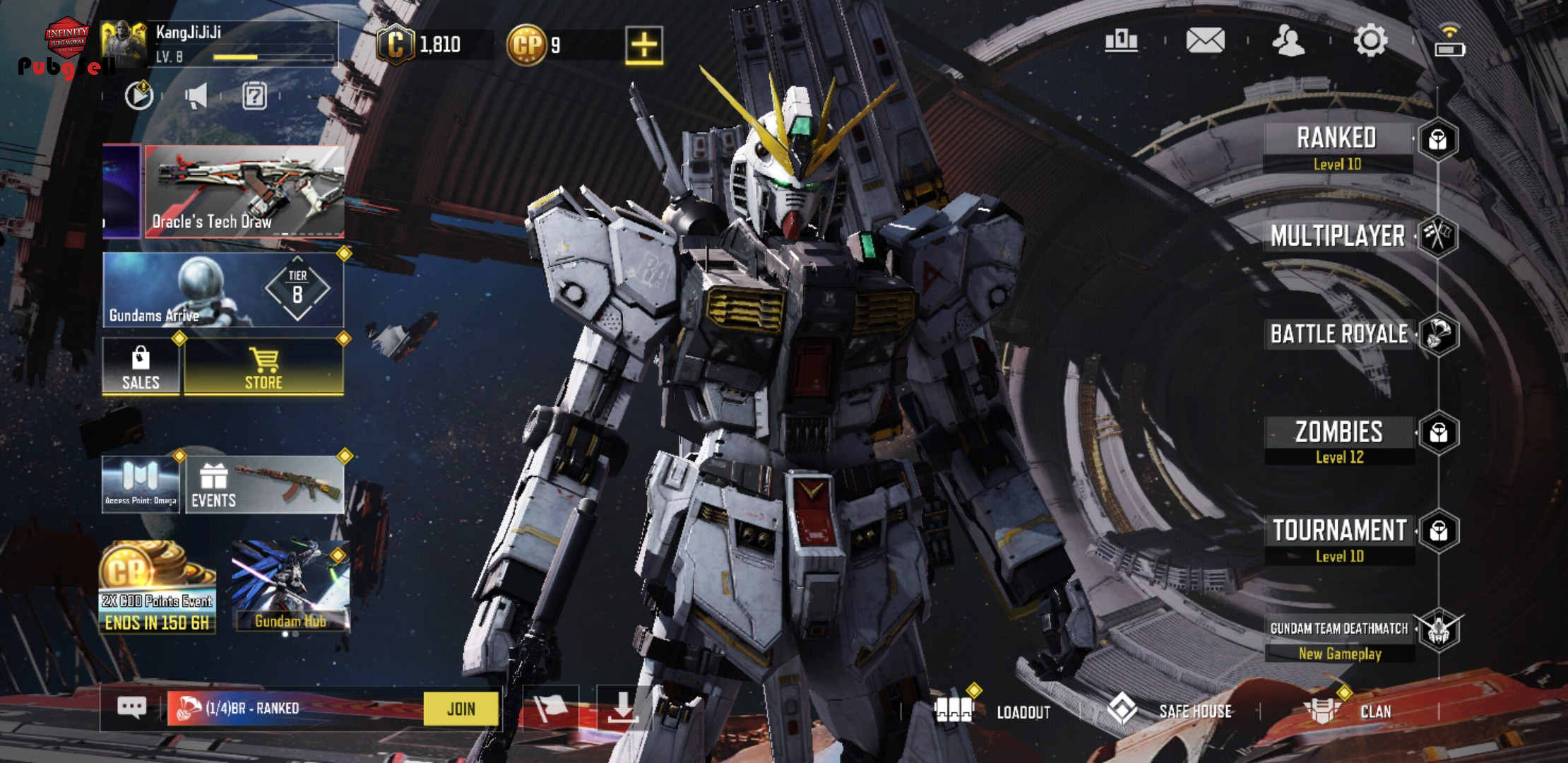Open KangJiJiJi's player profile
Screen dimensions: 1568x763
pos(219,44)
